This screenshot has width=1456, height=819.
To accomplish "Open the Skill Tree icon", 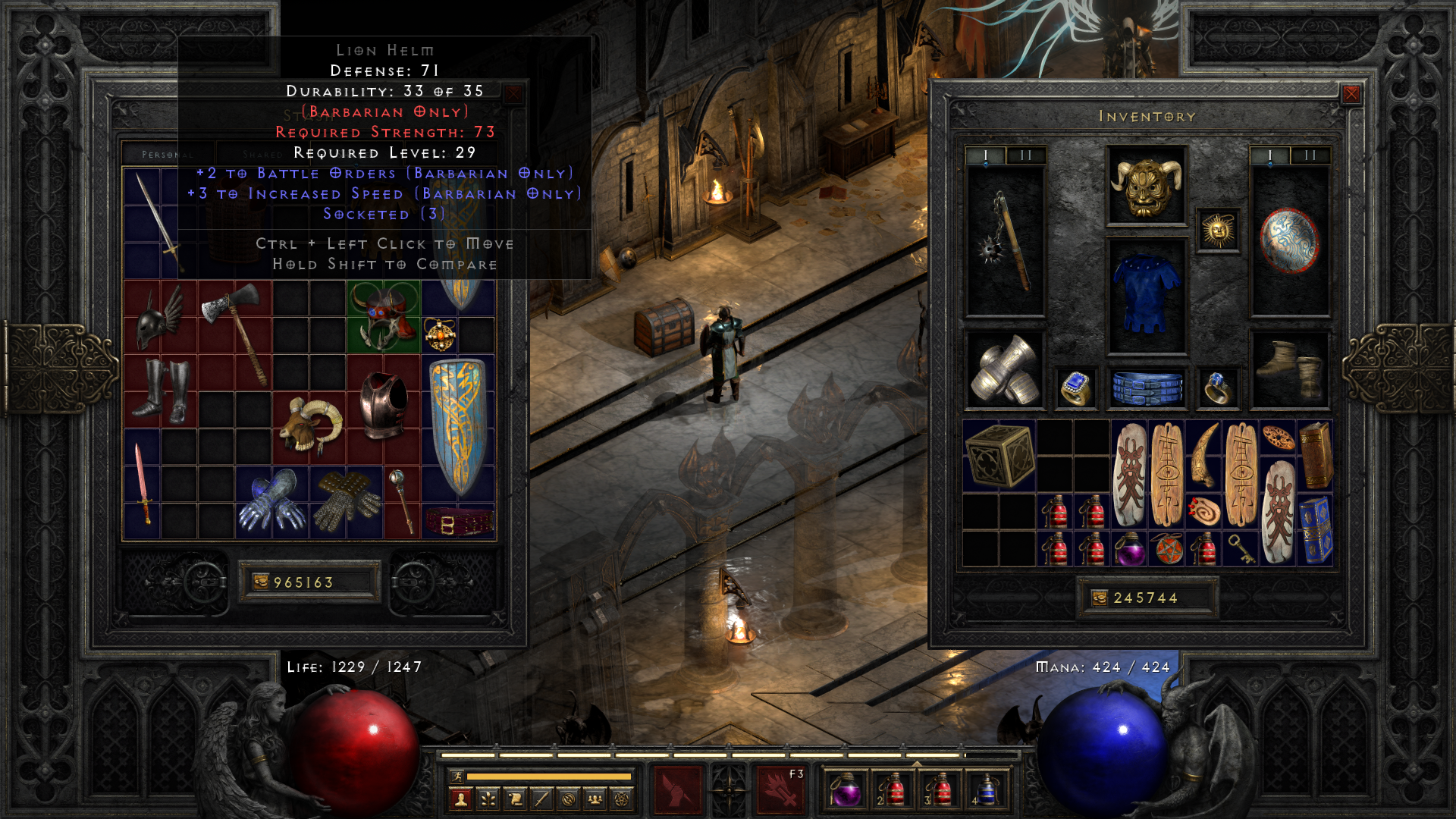I will point(488,800).
